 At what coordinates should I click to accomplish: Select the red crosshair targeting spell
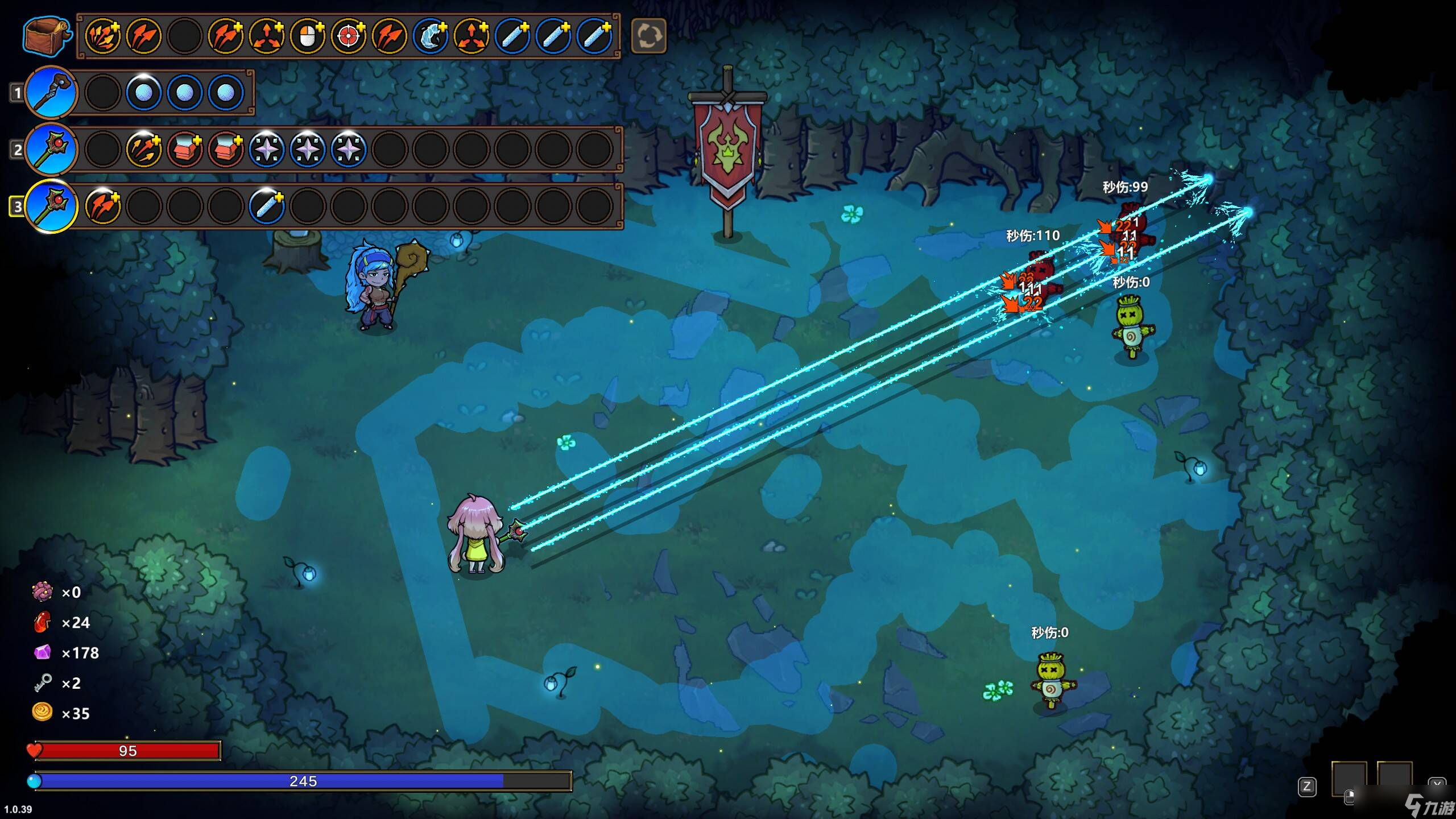click(x=349, y=36)
